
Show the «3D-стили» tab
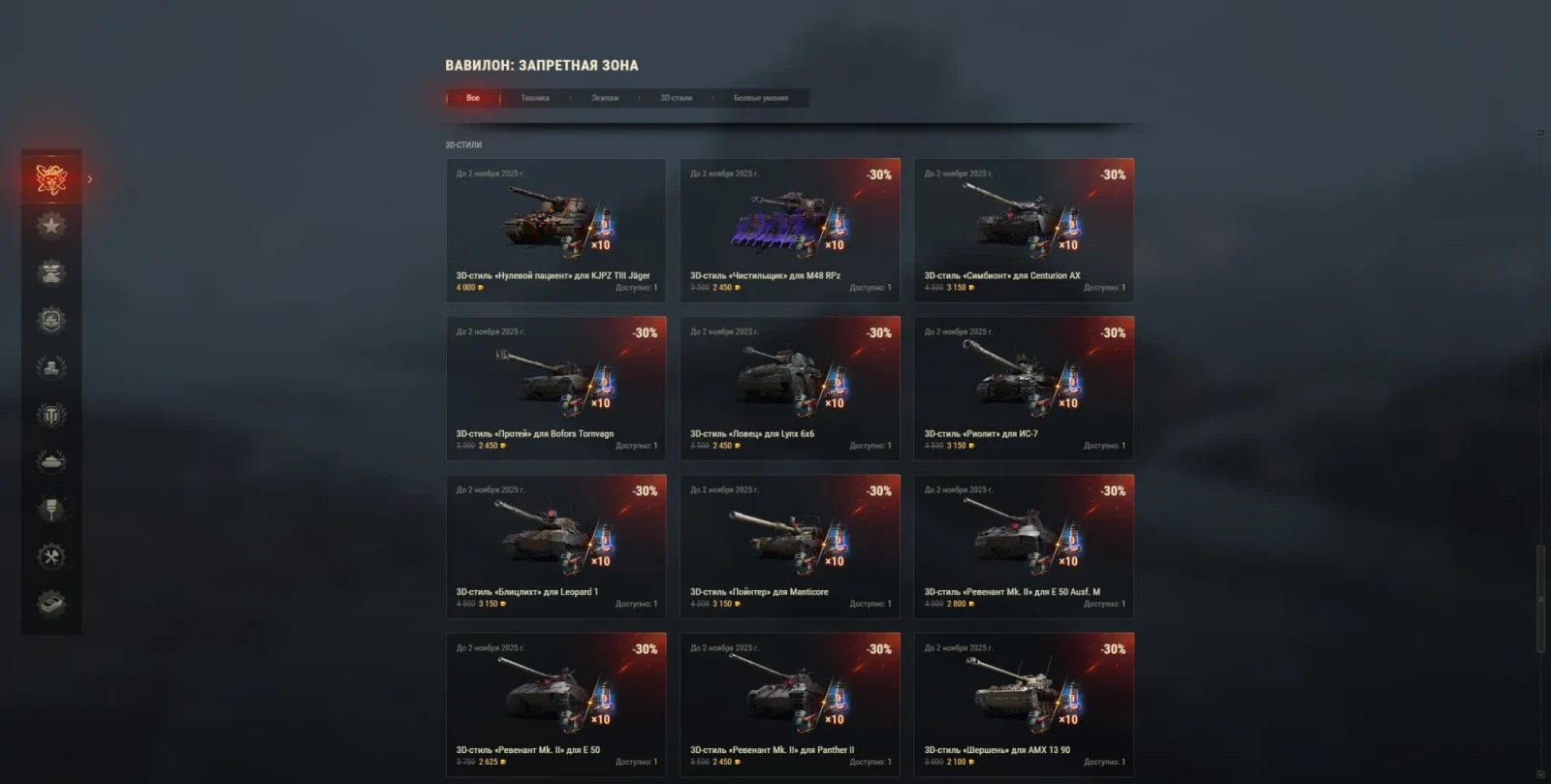coord(676,98)
